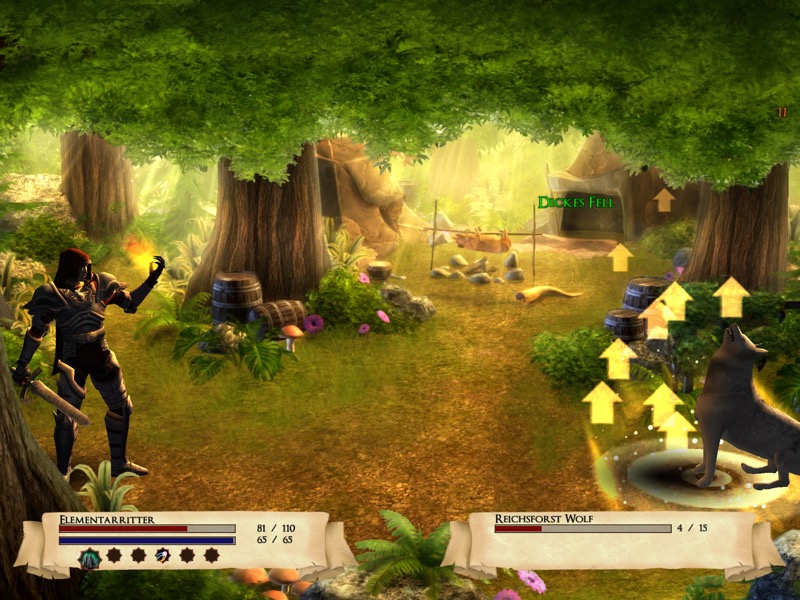Activate the teal-grey ability icon under Elementarritter
The width and height of the screenshot is (800, 600).
tap(89, 558)
